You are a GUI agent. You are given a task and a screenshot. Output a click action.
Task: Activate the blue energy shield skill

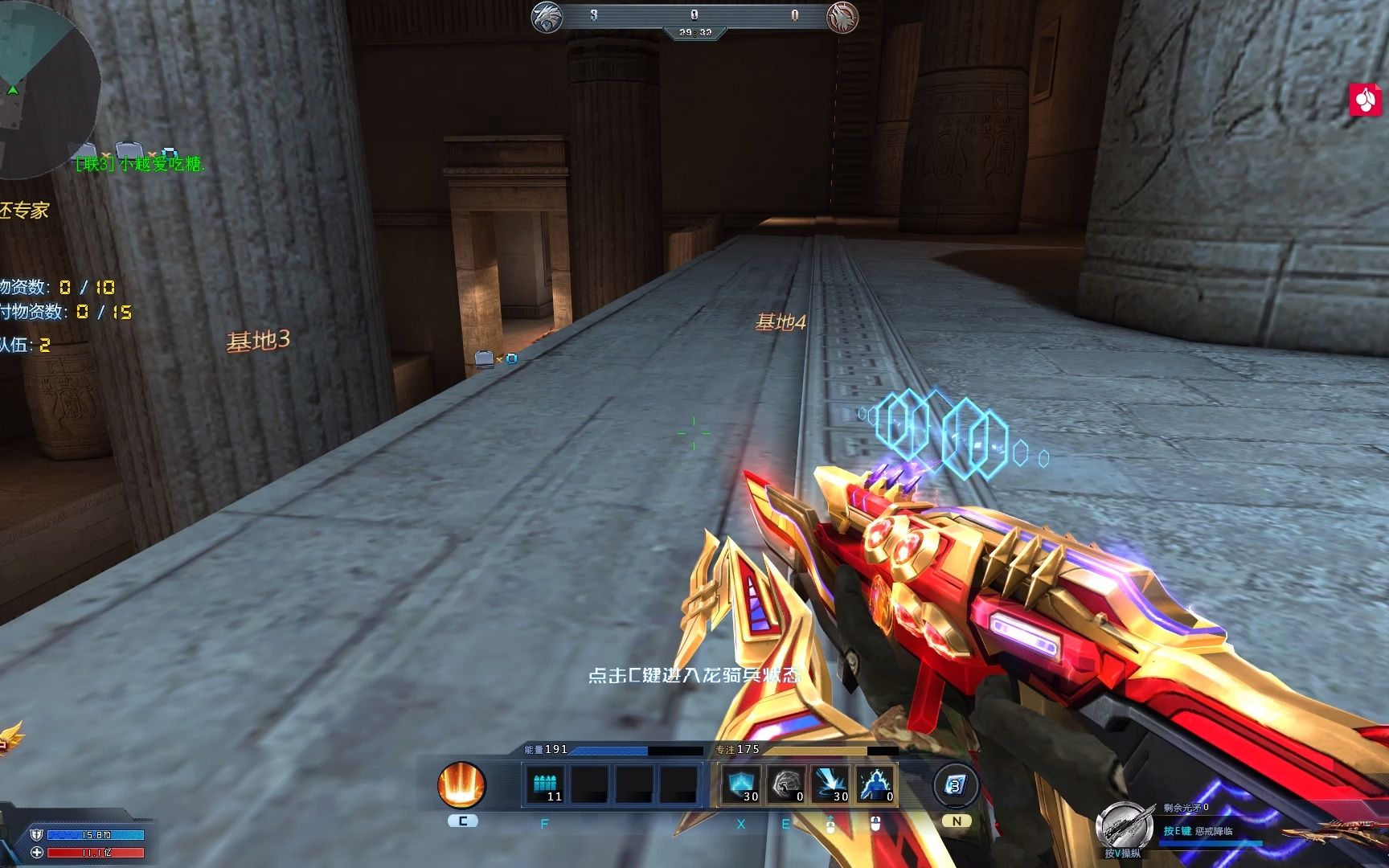click(x=740, y=784)
